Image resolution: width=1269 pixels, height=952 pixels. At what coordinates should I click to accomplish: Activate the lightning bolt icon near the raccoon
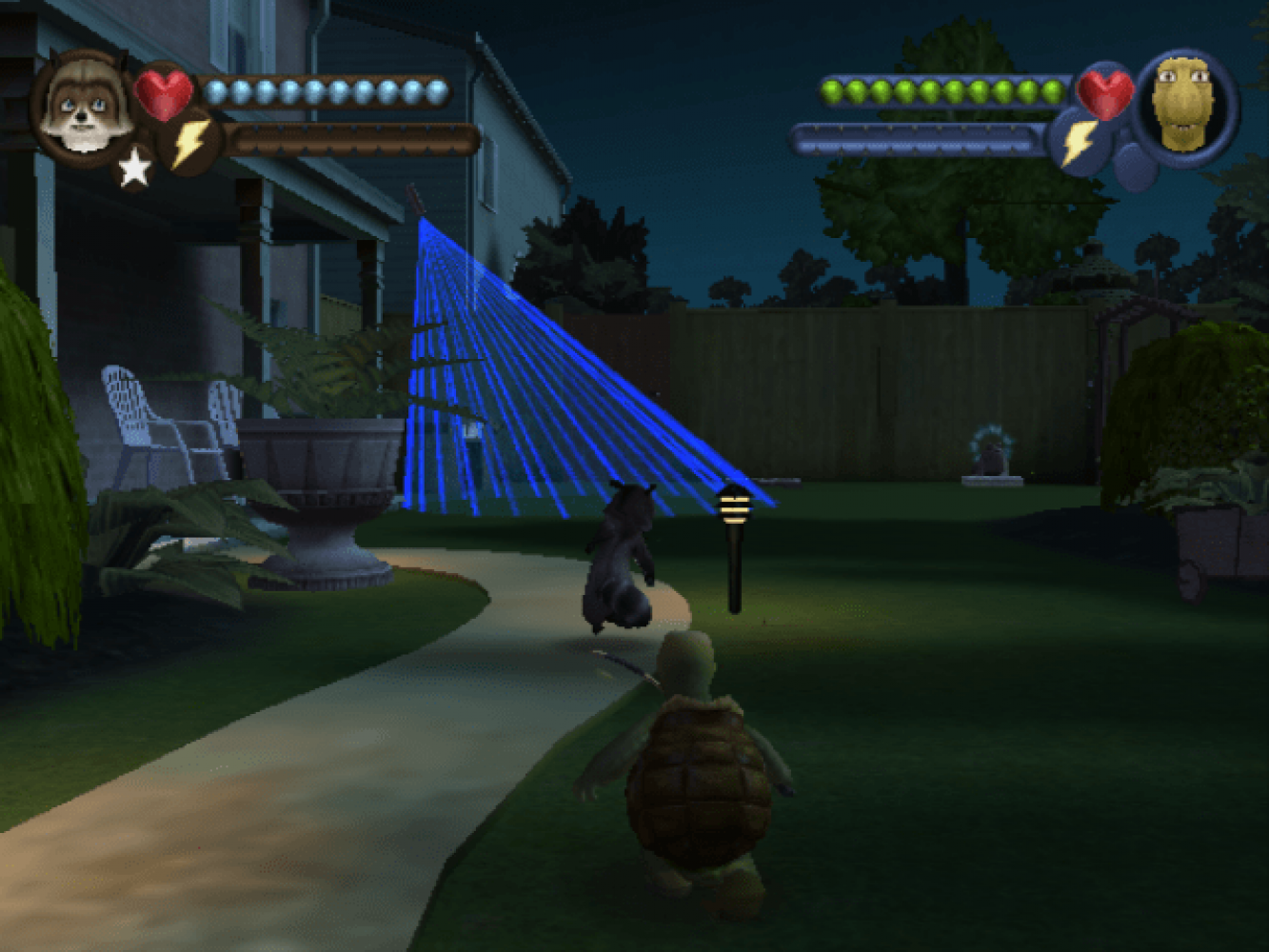click(190, 143)
